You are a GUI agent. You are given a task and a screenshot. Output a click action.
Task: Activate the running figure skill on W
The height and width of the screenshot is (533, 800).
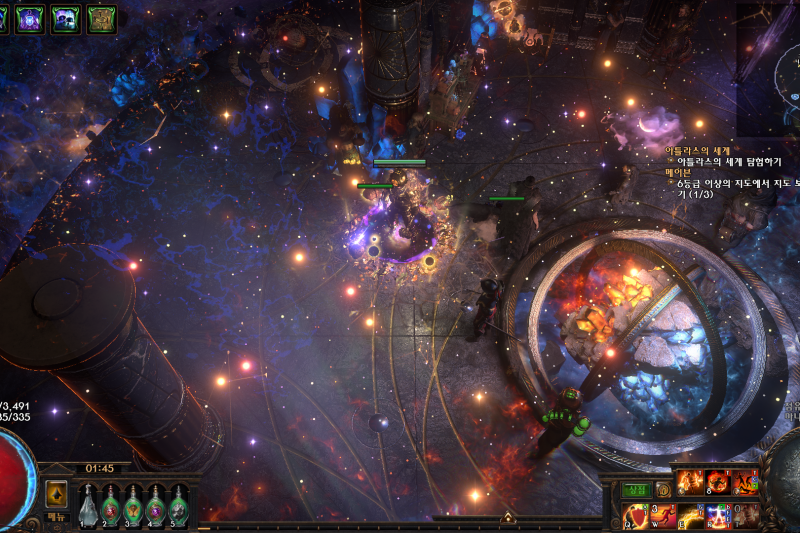point(663,516)
